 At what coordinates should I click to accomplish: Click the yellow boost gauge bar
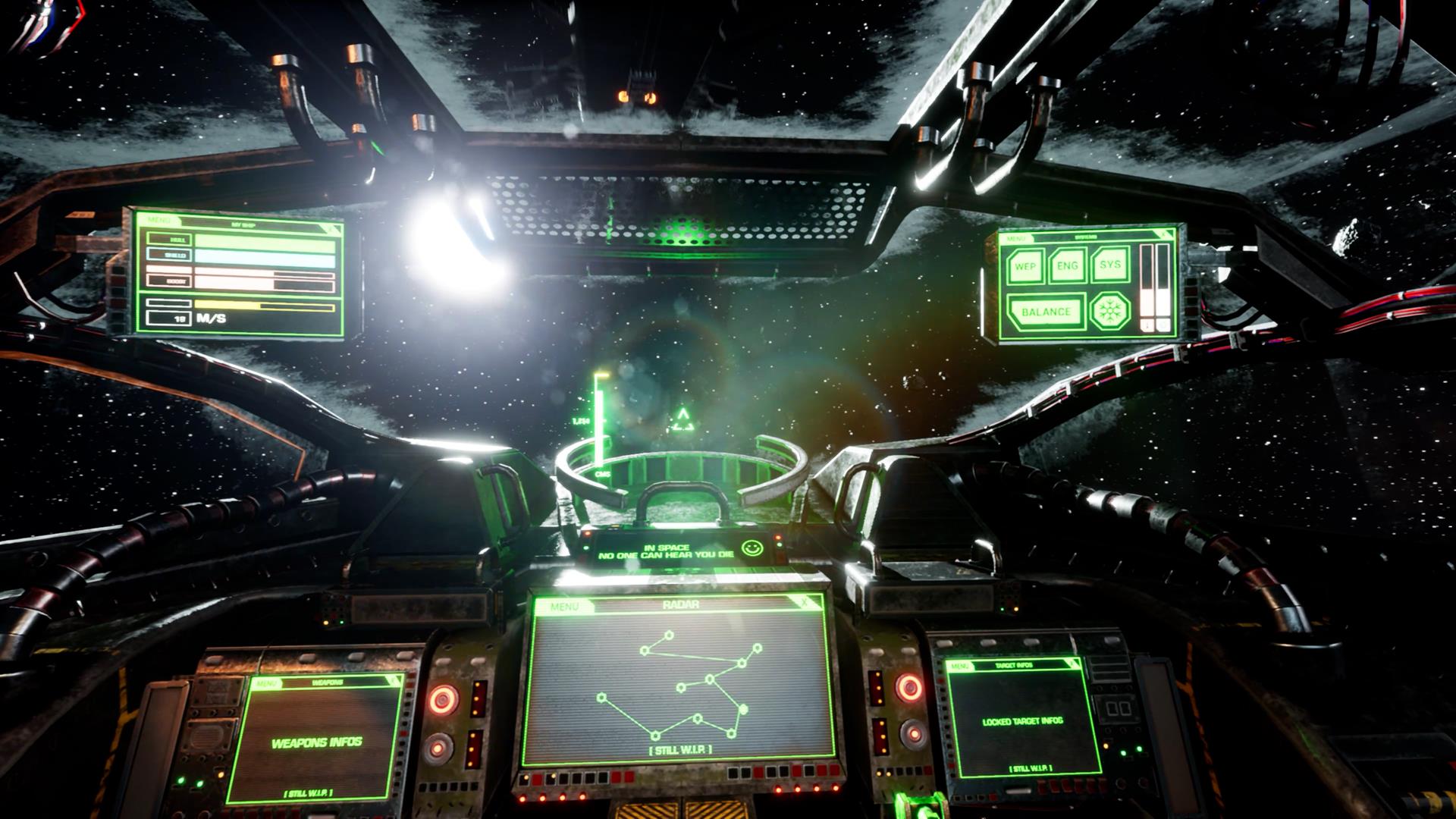point(226,304)
